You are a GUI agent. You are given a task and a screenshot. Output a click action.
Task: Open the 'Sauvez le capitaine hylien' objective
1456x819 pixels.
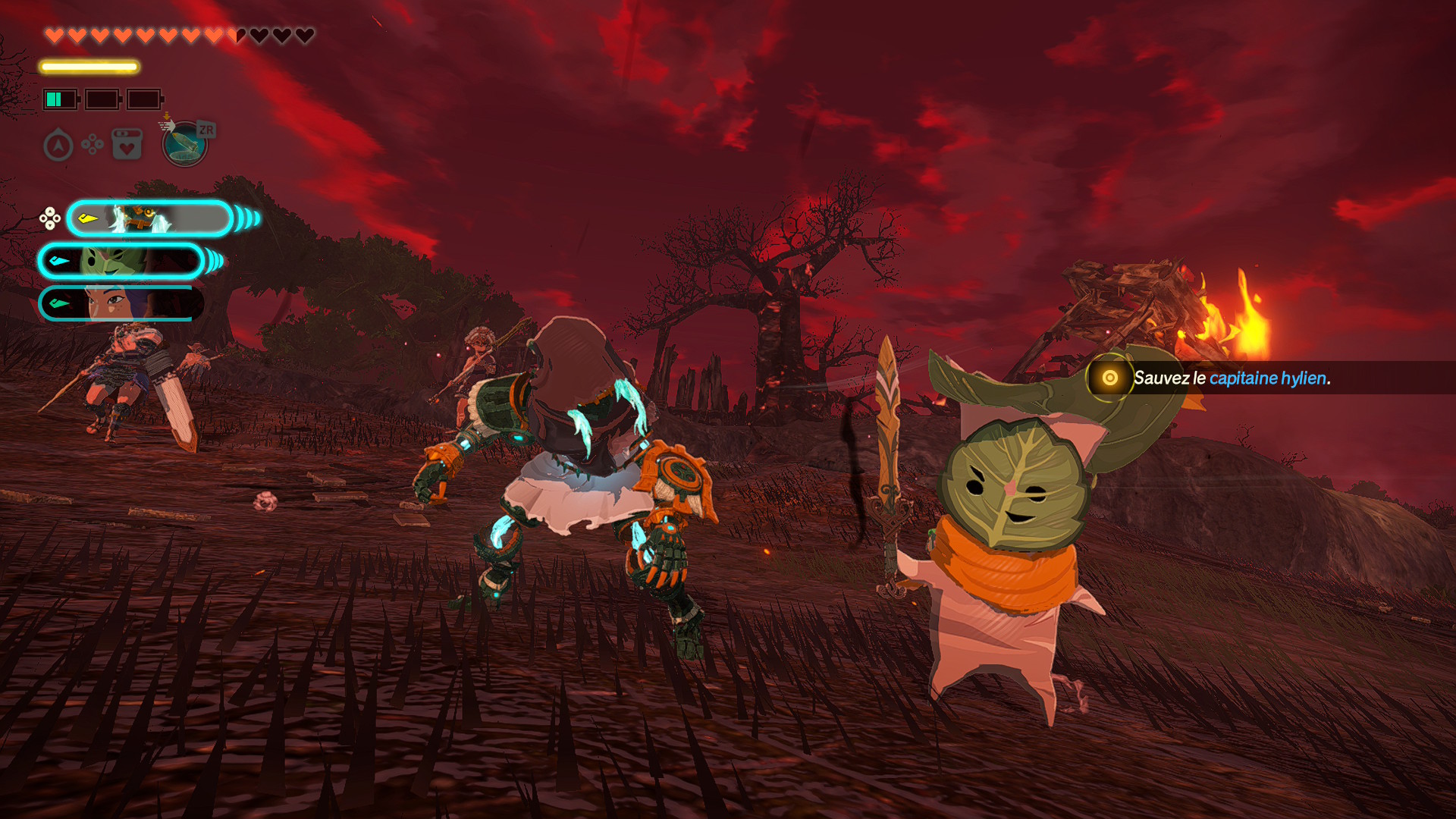1230,378
